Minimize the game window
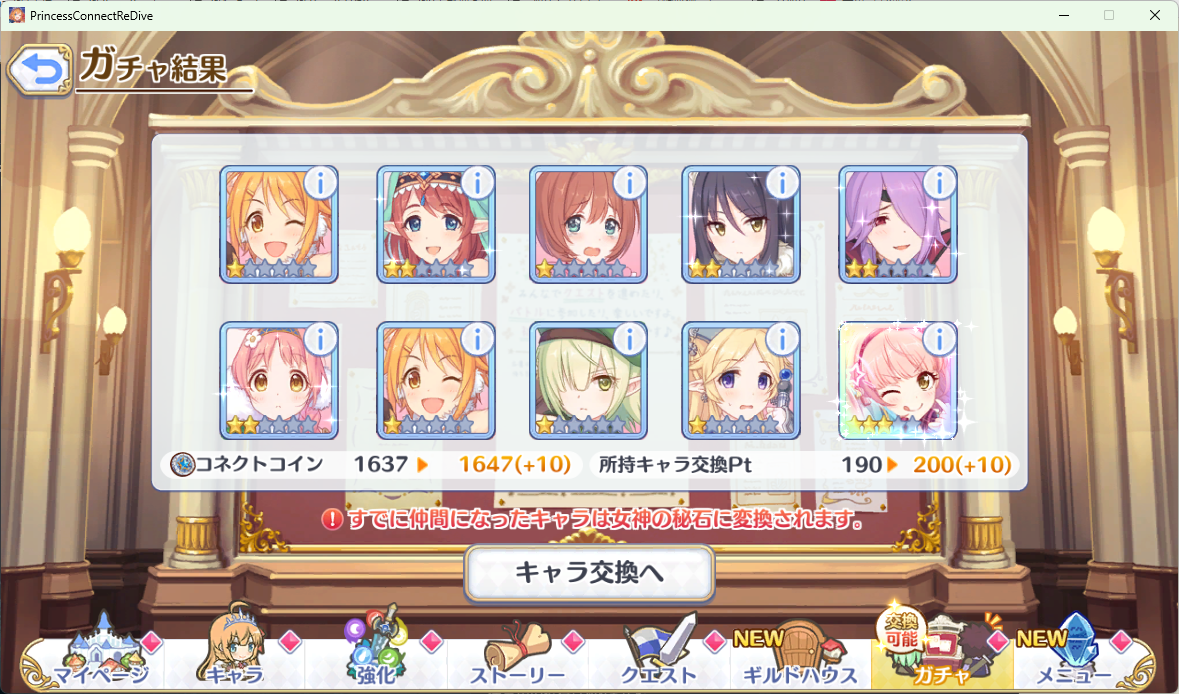The image size is (1179, 694). 1062,15
